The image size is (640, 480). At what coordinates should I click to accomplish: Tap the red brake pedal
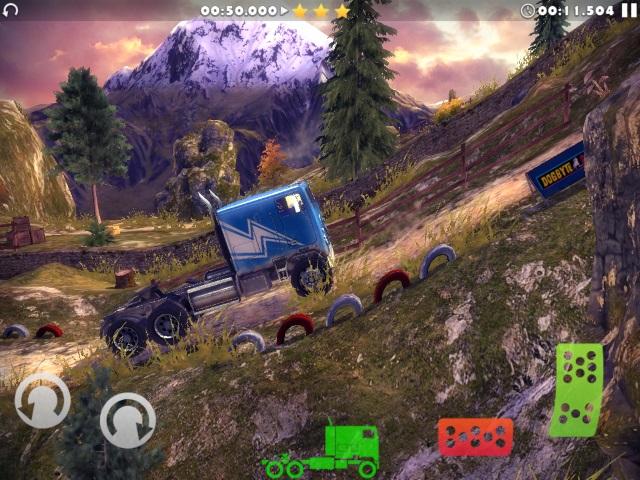[475, 437]
